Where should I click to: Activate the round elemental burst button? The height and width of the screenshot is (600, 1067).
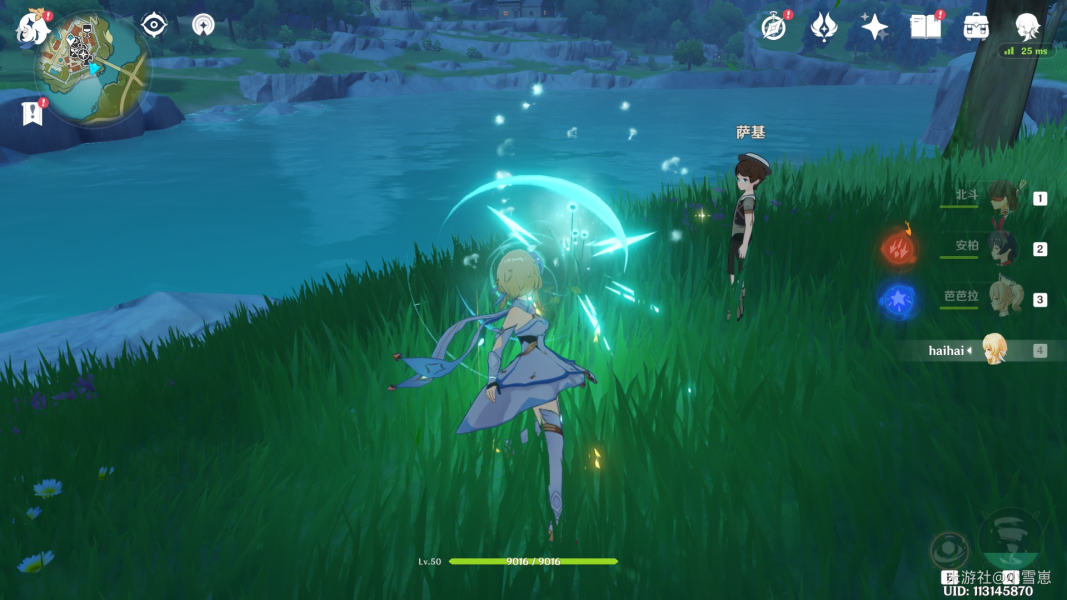click(948, 550)
